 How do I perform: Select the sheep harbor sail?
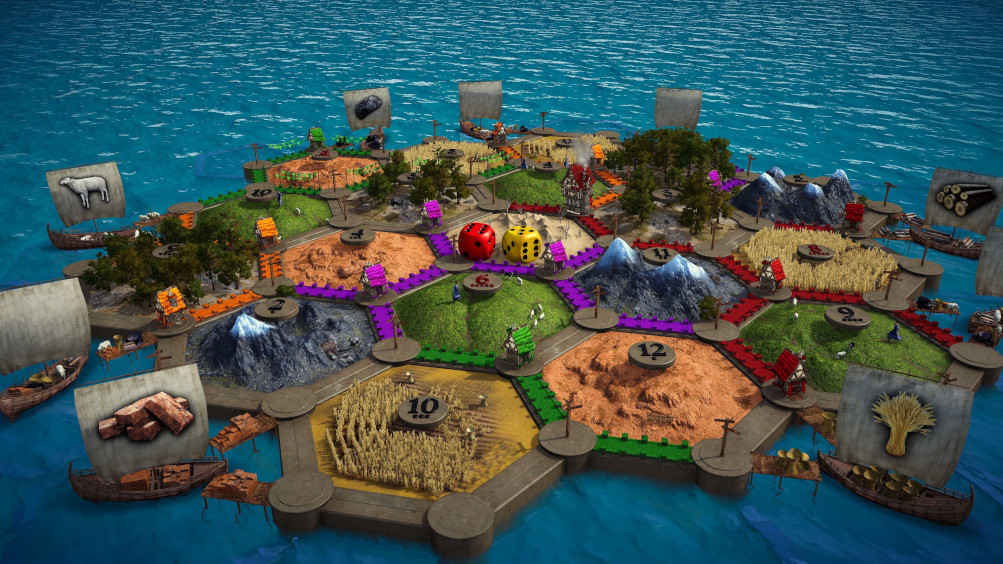pos(85,192)
